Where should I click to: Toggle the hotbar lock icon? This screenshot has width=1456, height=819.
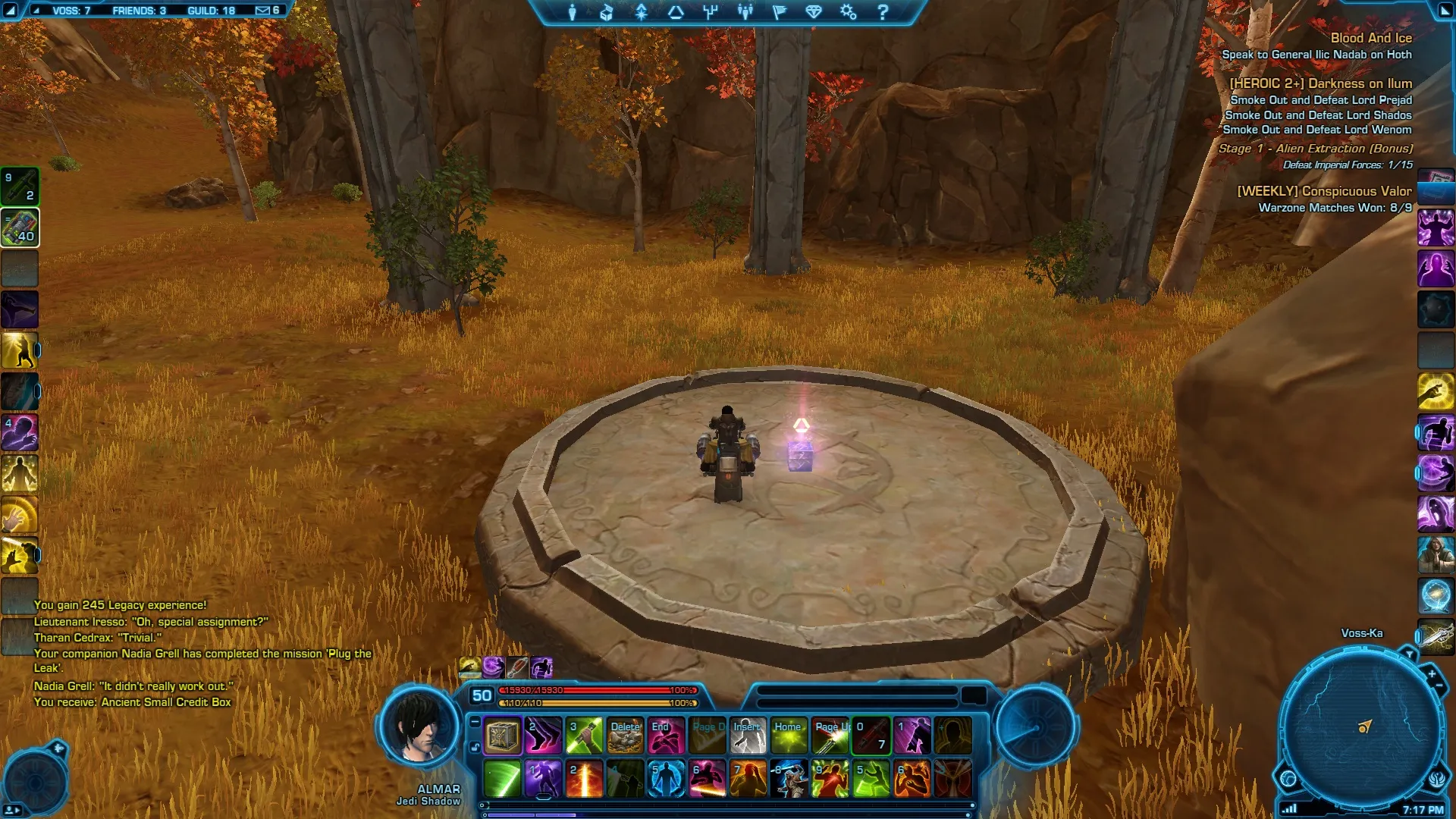tap(475, 747)
